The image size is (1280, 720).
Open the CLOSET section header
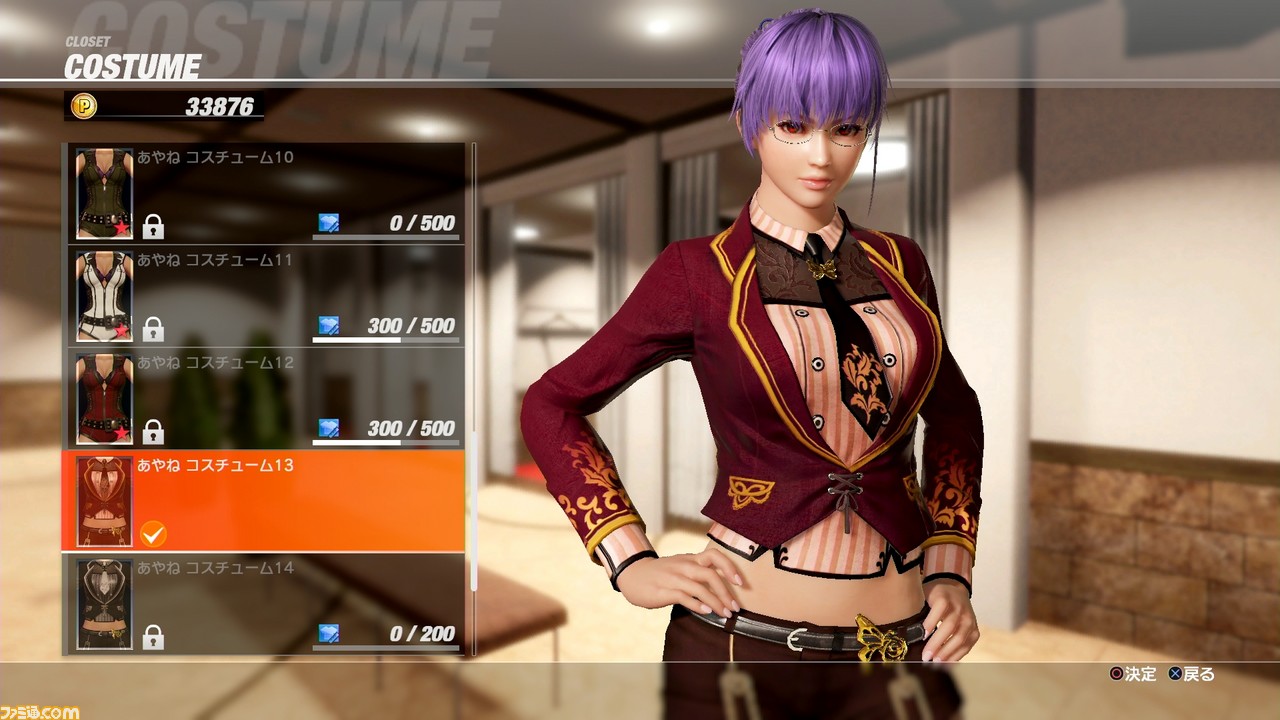click(88, 40)
